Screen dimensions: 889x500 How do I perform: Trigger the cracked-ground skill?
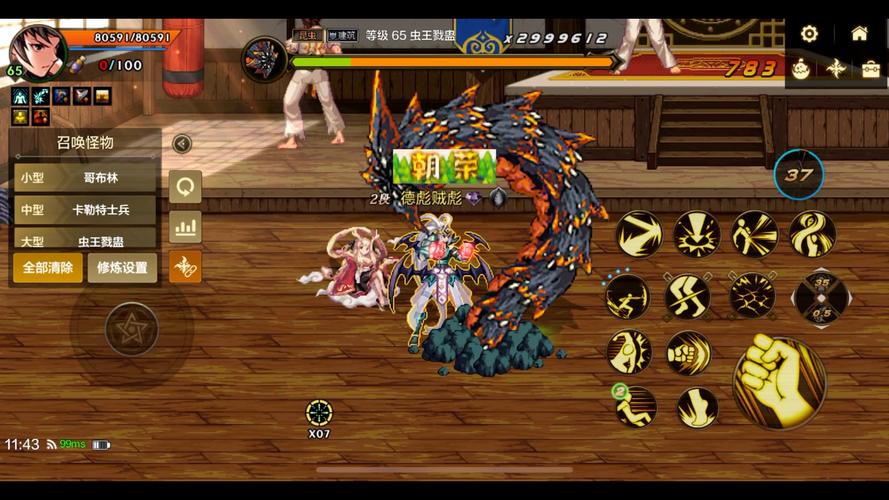pos(752,296)
